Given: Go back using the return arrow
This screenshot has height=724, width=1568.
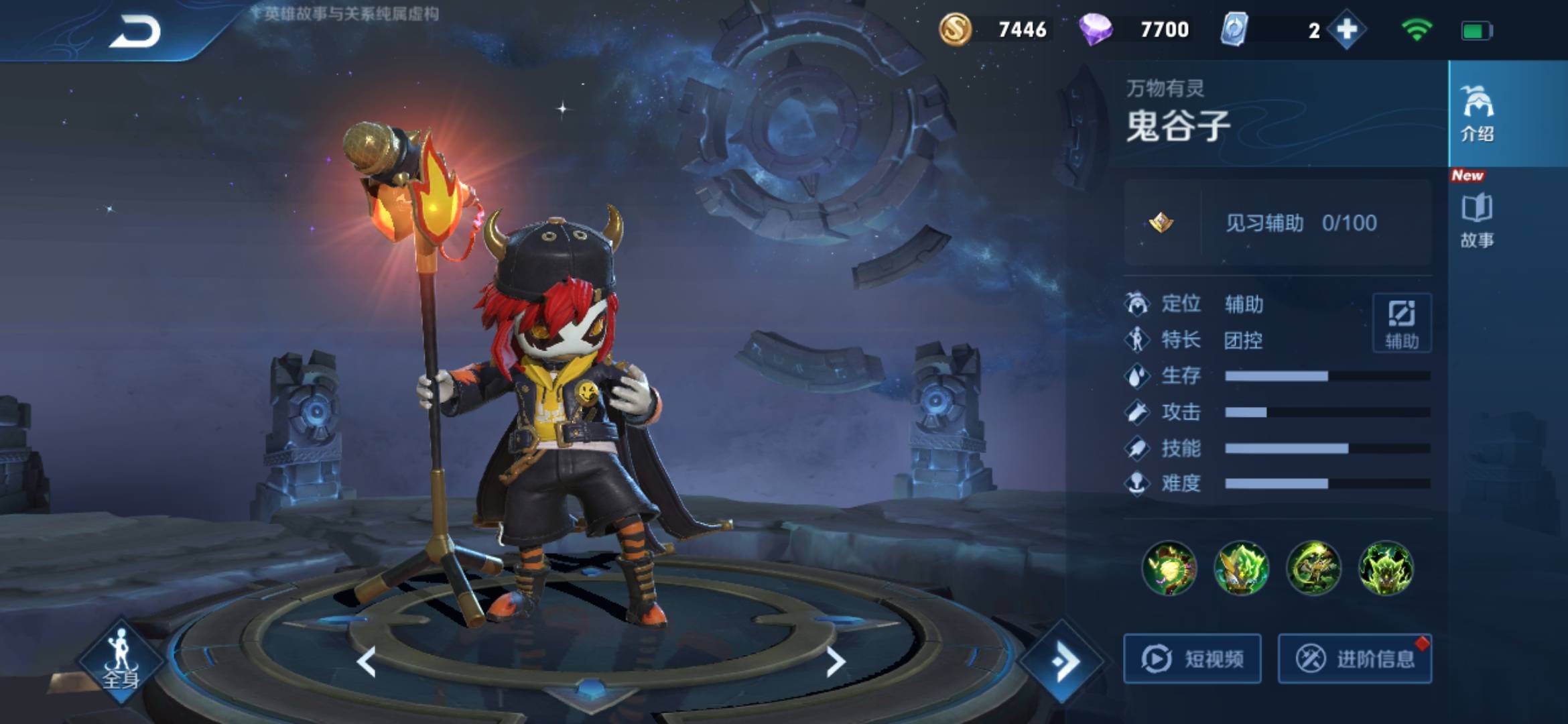Looking at the screenshot, I should [x=135, y=32].
